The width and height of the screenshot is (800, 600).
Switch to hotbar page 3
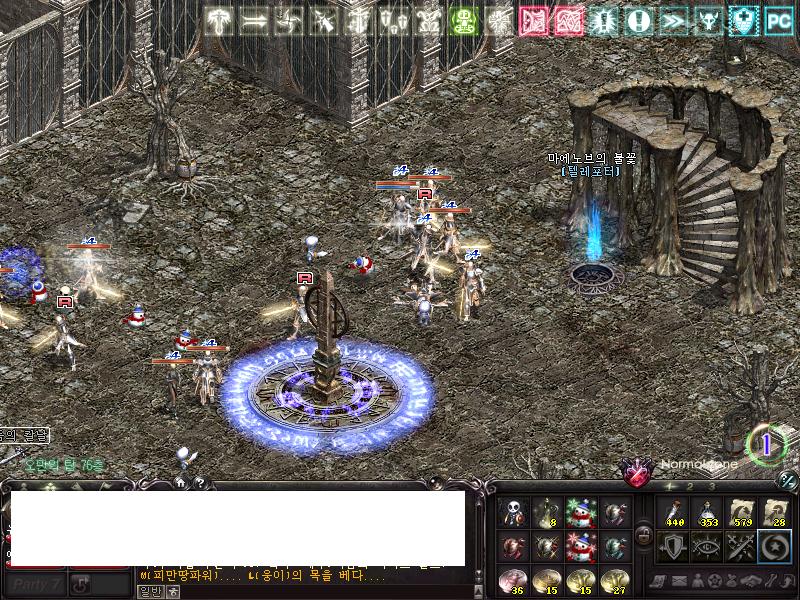711,487
